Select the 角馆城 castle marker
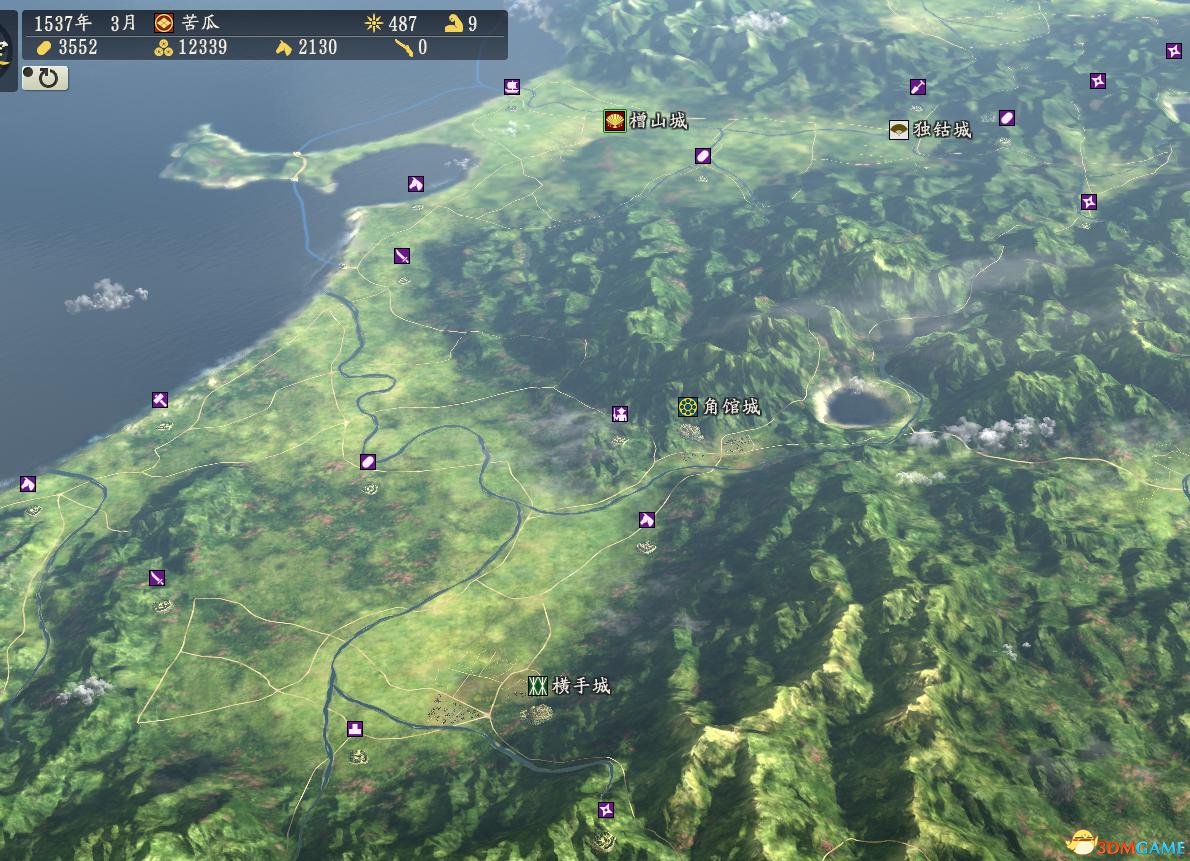Screen dimensions: 1190x861 [x=687, y=406]
